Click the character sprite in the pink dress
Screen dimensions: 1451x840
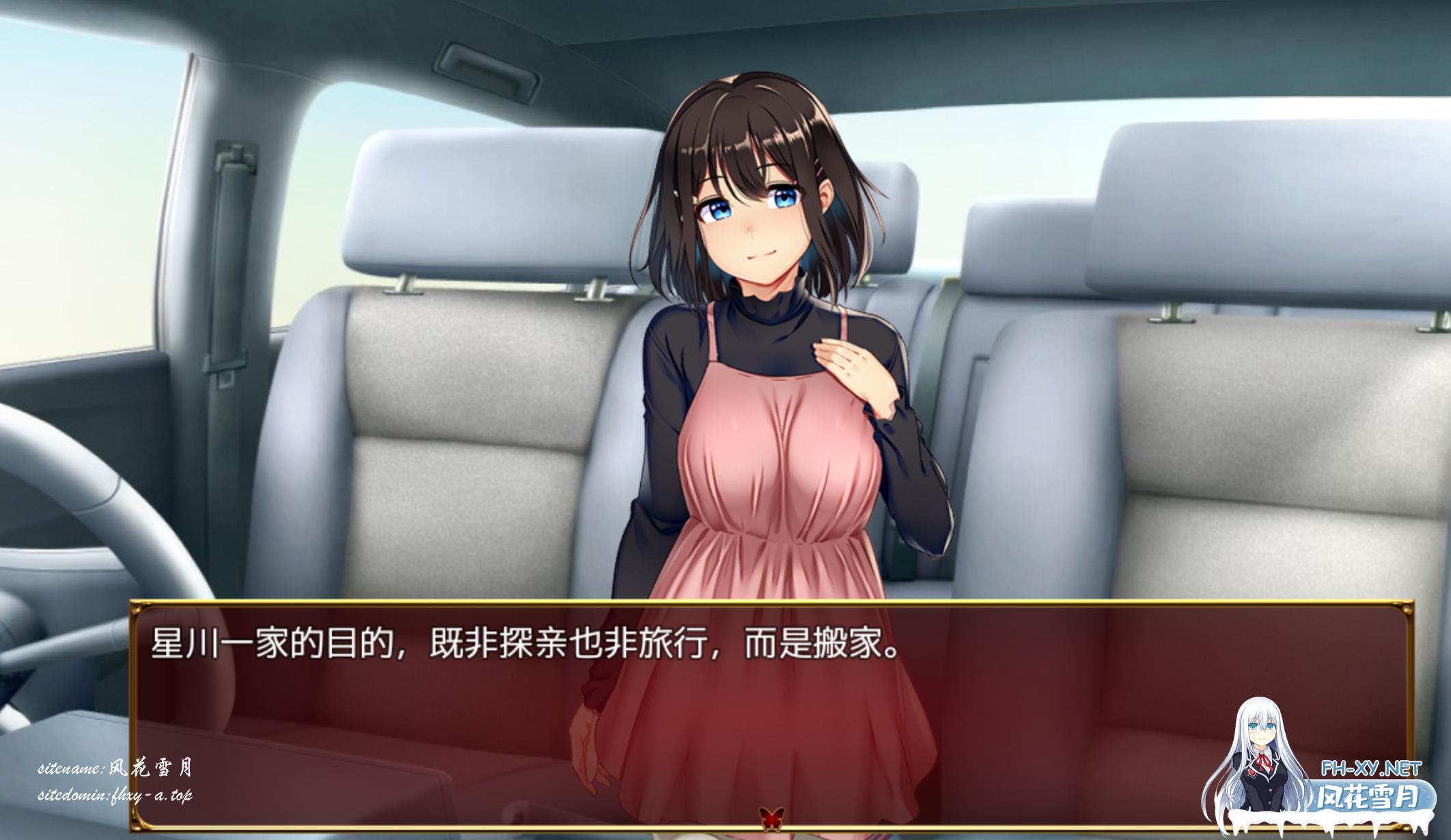(772, 410)
